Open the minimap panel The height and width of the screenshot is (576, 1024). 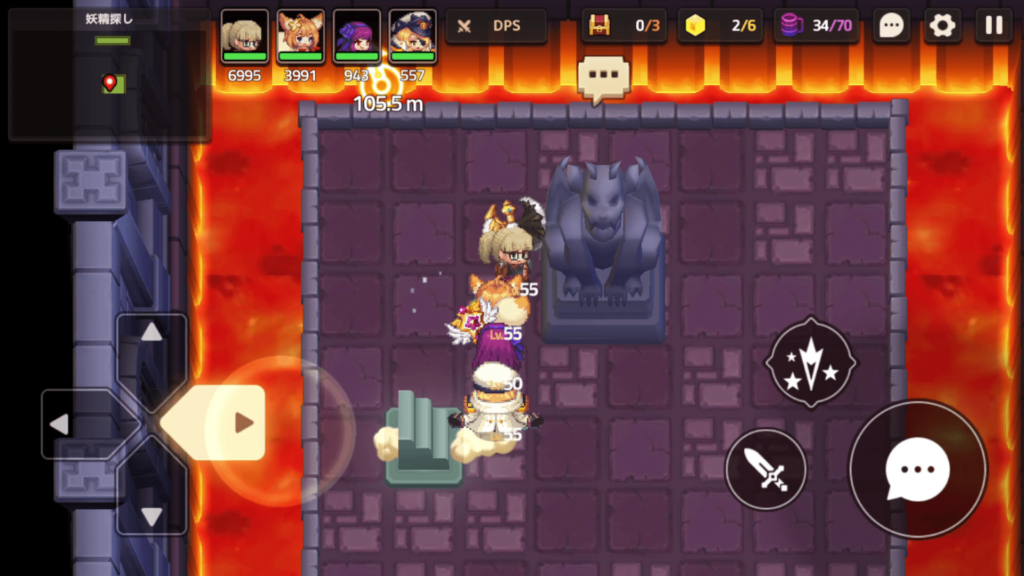click(x=109, y=75)
